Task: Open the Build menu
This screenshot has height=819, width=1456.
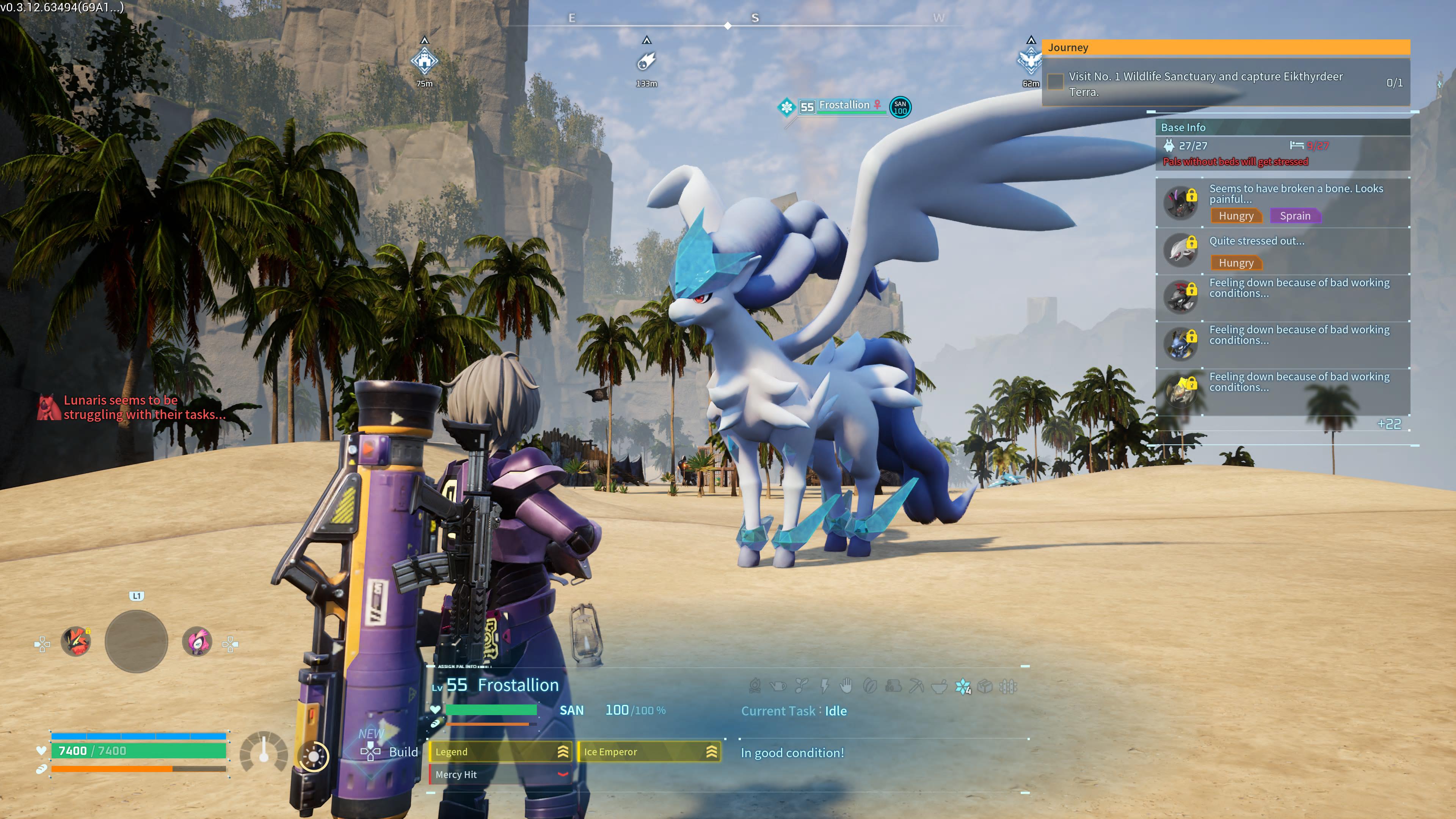Action: (390, 752)
